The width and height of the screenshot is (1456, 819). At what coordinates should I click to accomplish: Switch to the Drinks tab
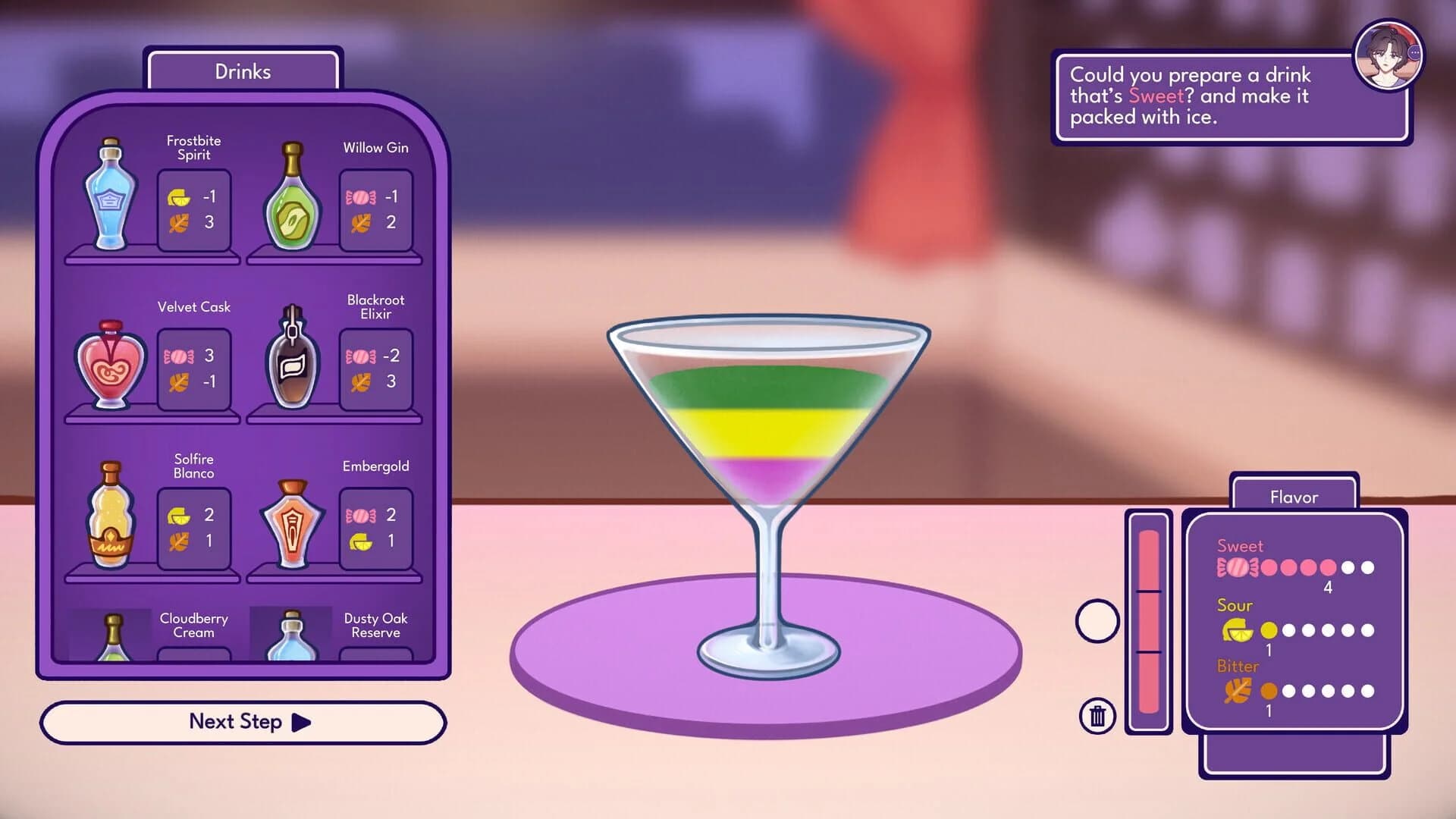242,71
